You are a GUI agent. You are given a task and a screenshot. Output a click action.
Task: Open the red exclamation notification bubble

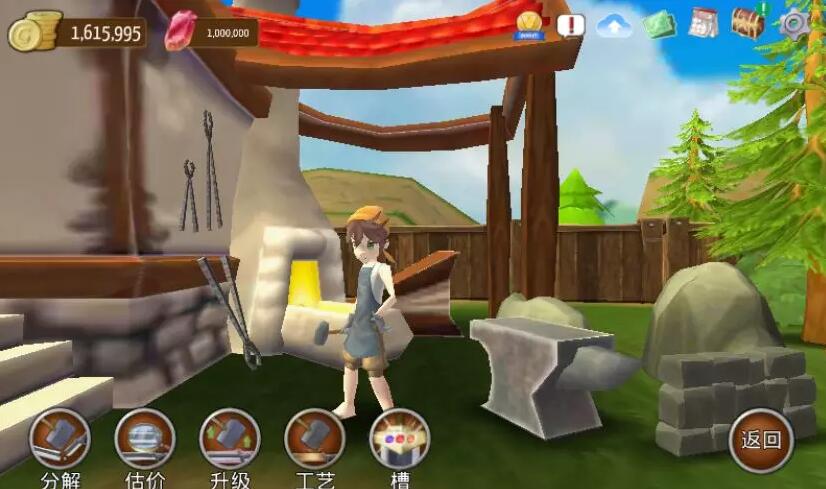570,24
